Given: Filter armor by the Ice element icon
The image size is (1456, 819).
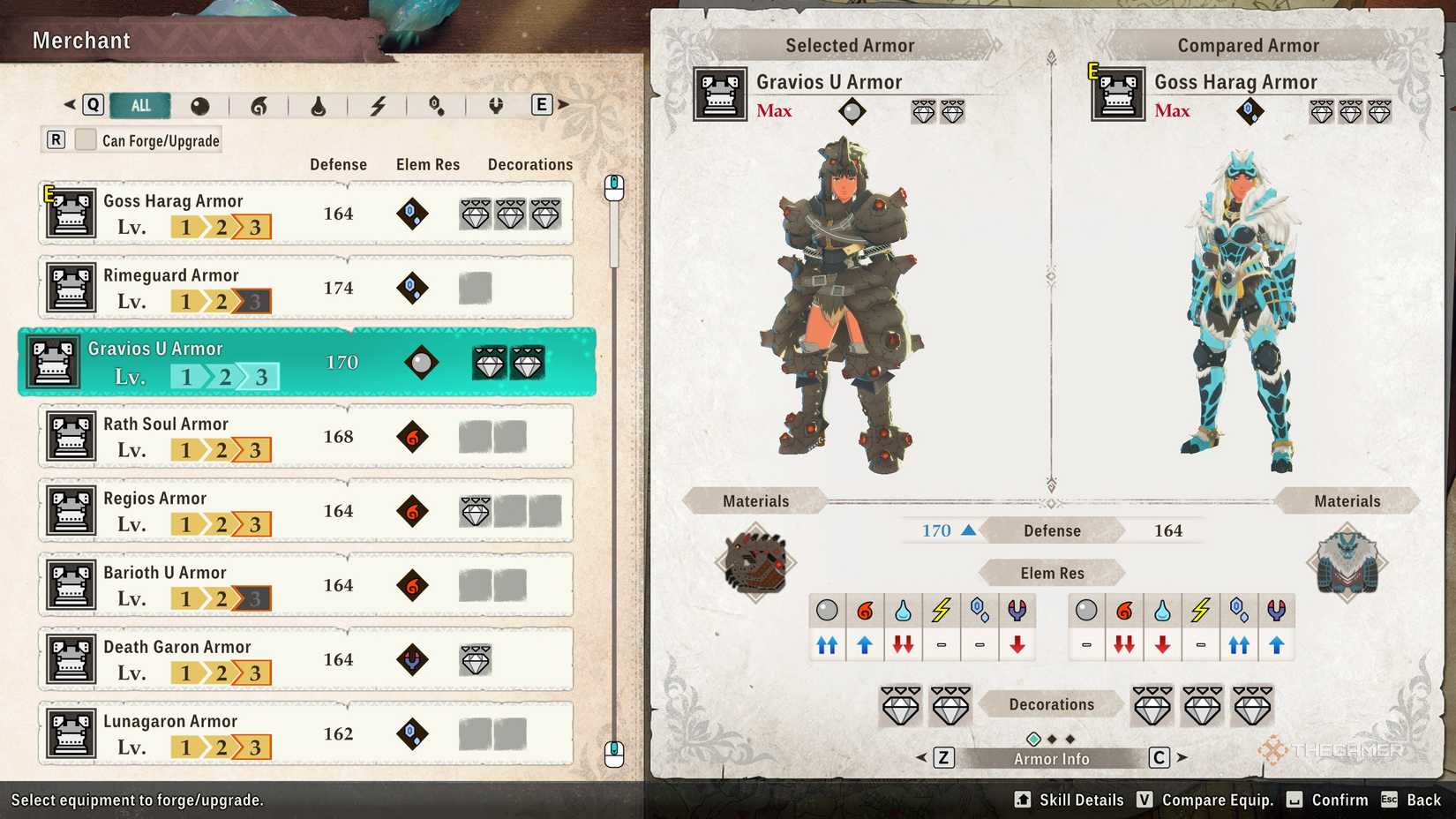Looking at the screenshot, I should click(436, 105).
